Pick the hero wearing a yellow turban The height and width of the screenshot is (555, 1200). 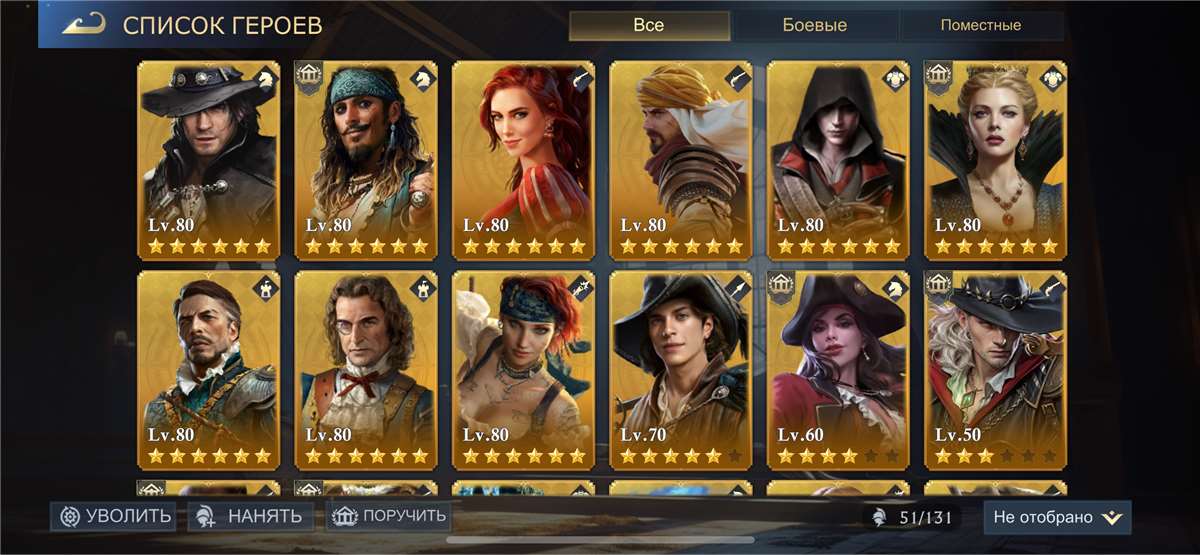(x=681, y=160)
